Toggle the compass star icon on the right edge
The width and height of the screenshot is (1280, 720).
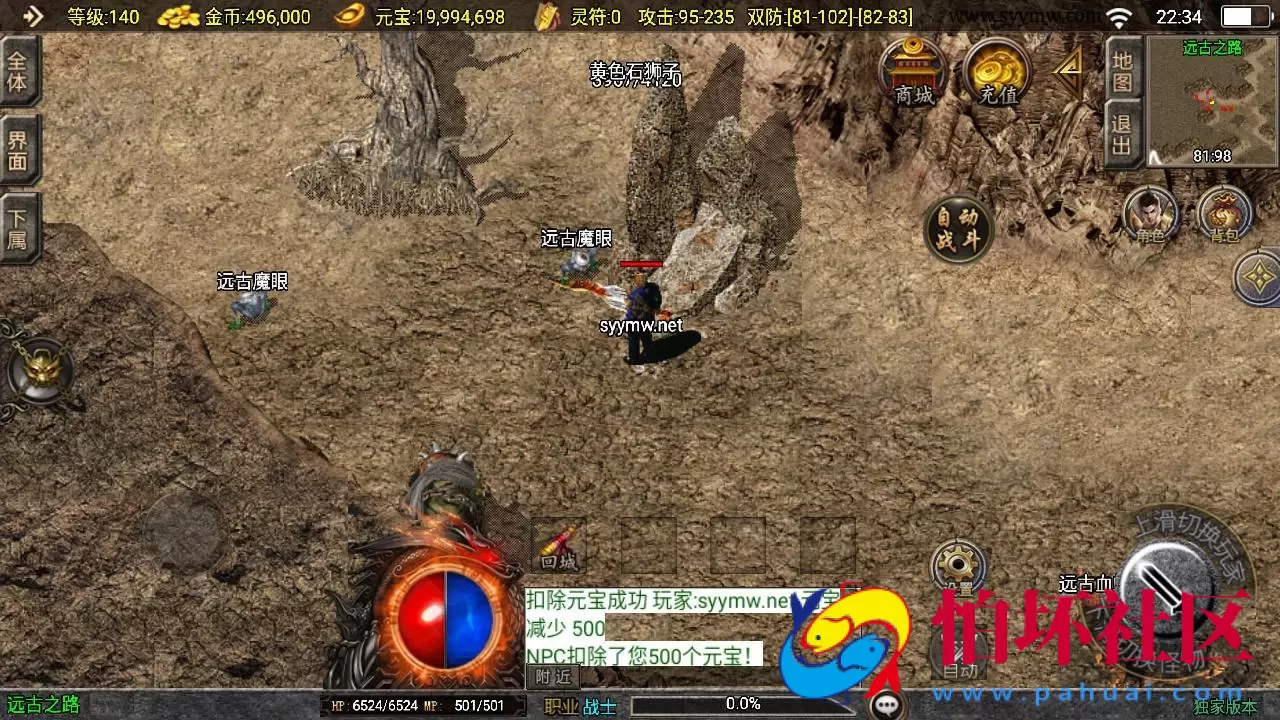[1258, 278]
